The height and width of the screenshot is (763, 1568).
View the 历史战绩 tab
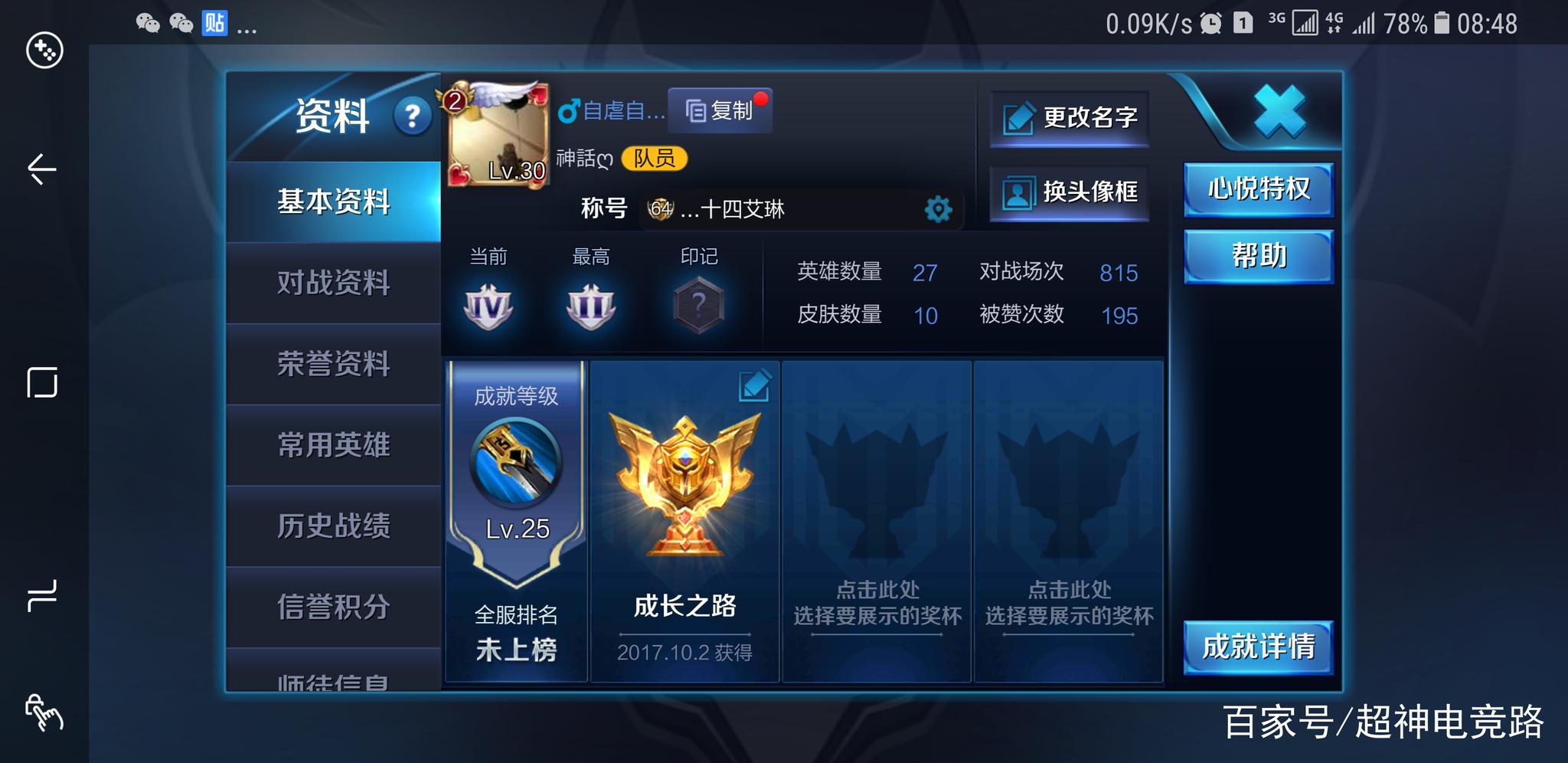[x=335, y=528]
